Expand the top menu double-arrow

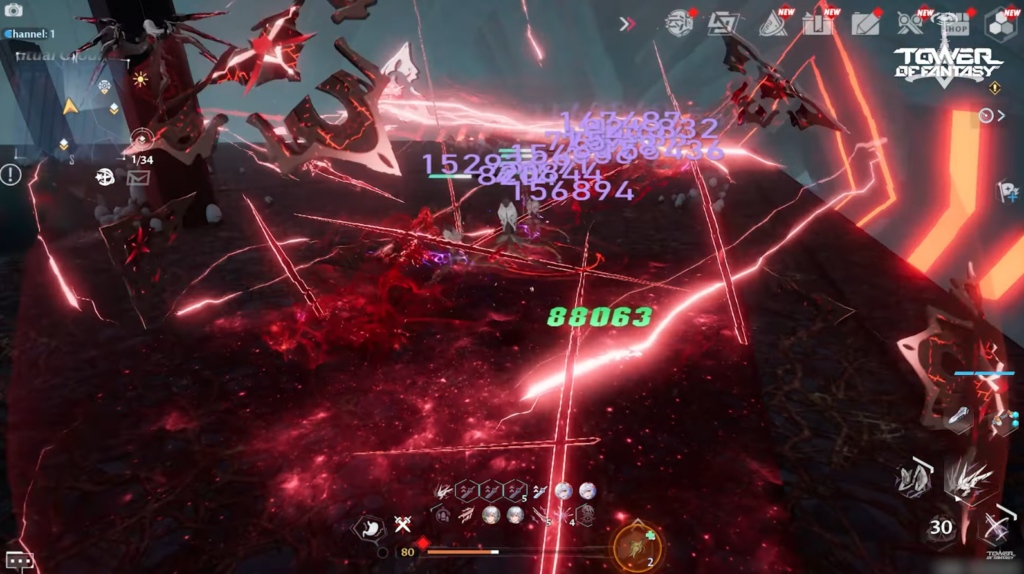[x=627, y=24]
